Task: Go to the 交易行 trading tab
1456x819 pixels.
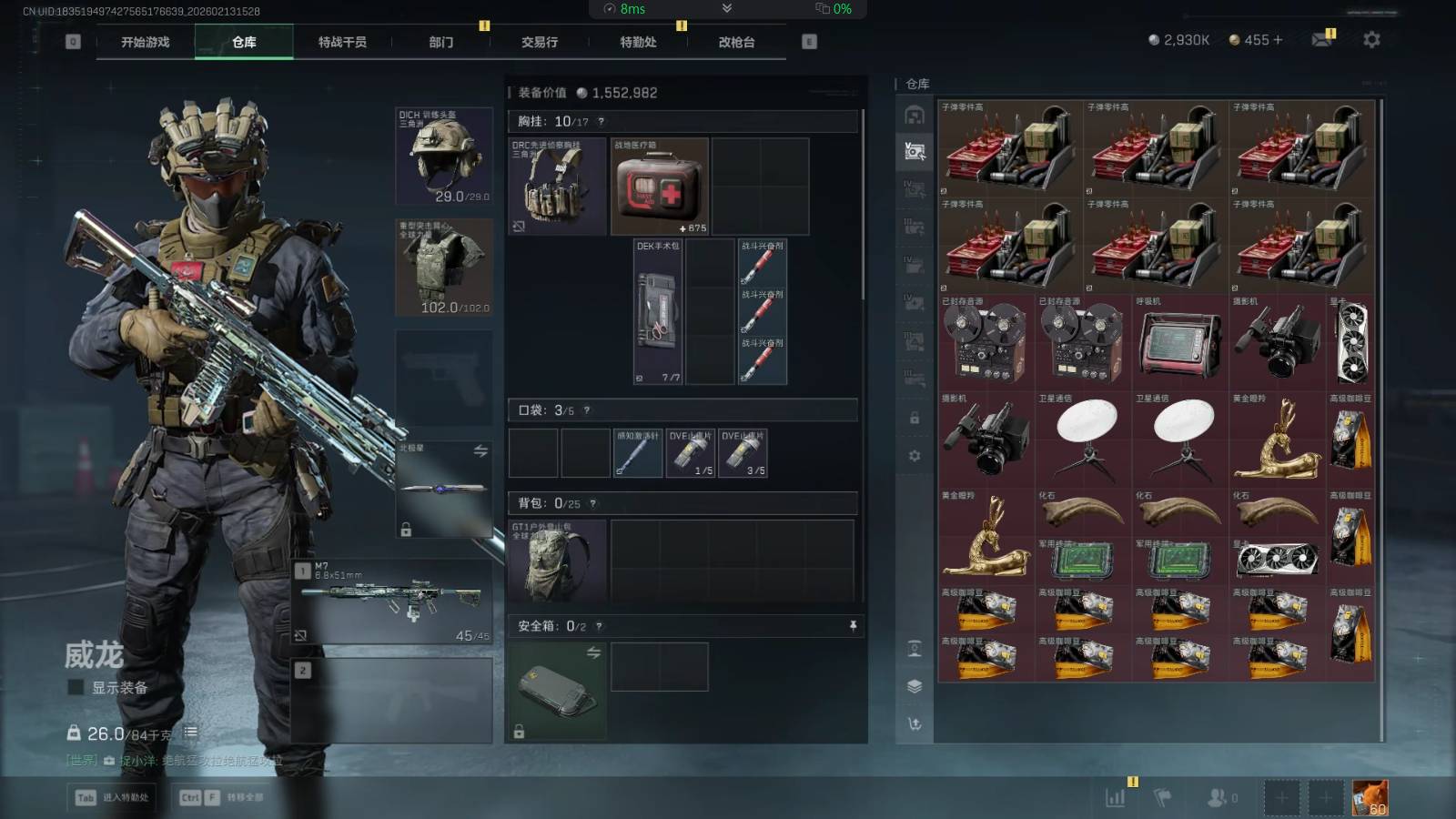Action: pyautogui.click(x=540, y=42)
